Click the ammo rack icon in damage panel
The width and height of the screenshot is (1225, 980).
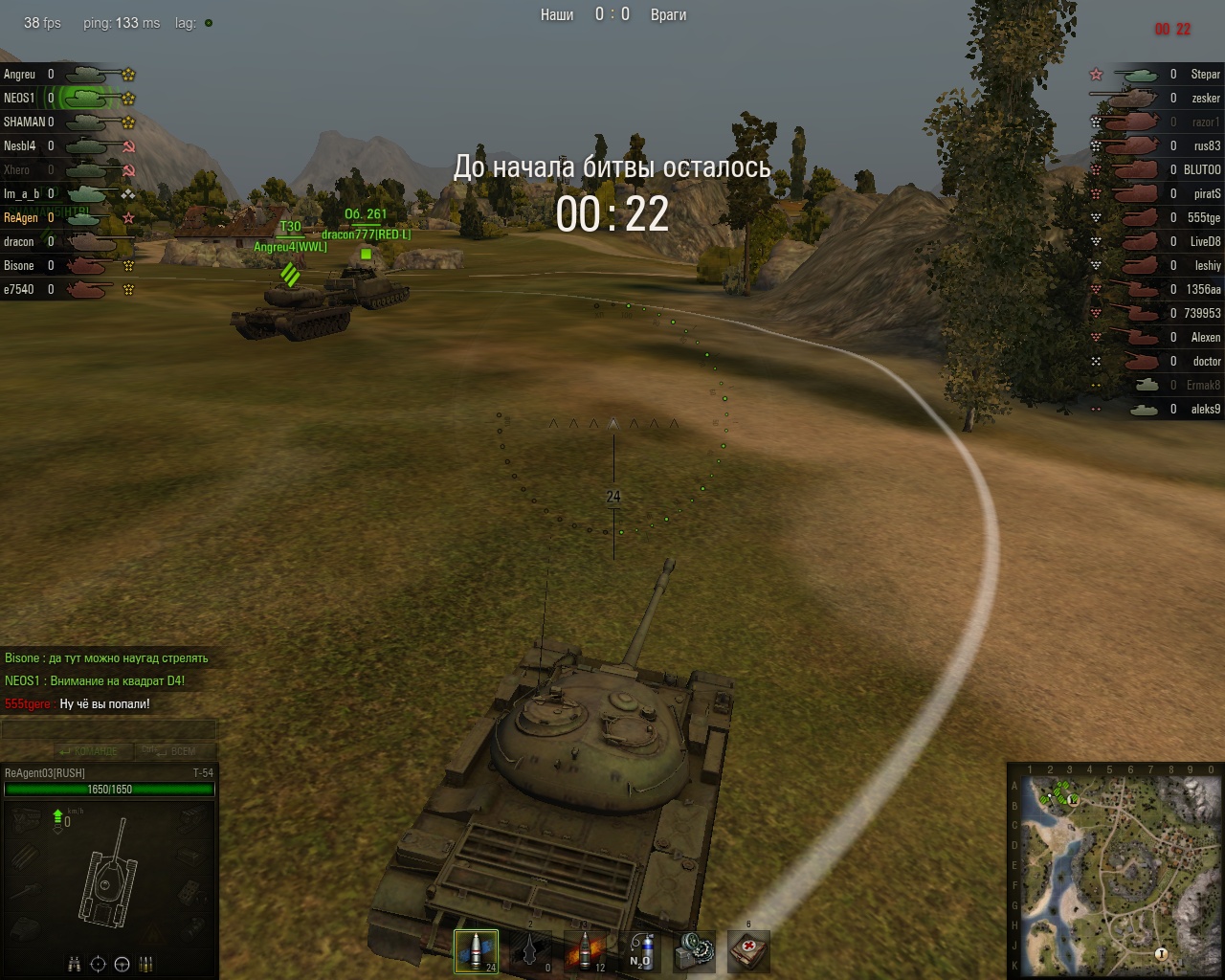point(146,964)
